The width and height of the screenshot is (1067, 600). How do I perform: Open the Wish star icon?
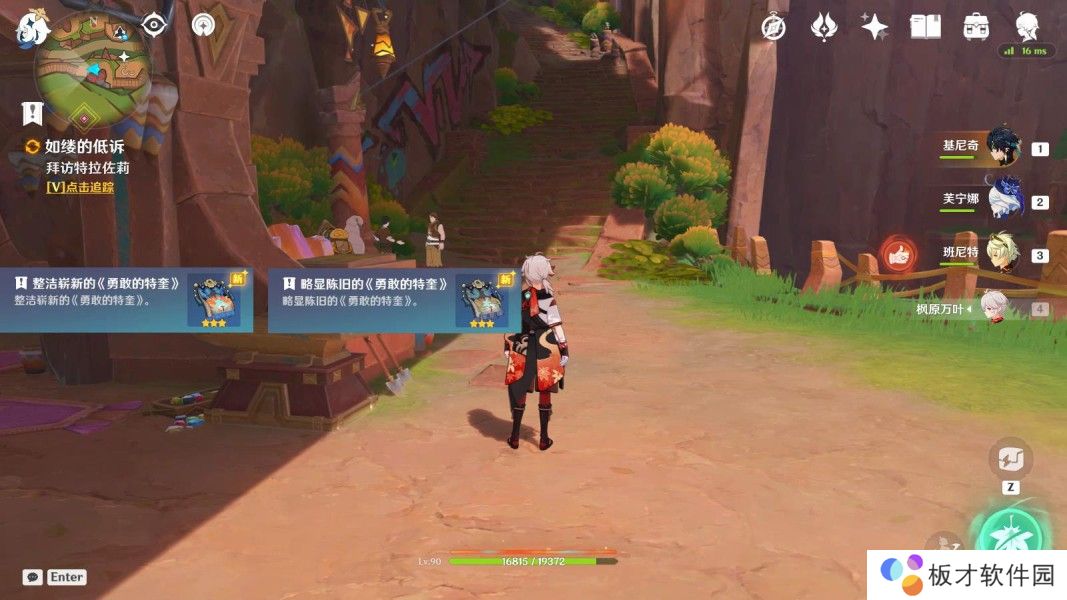[x=824, y=27]
